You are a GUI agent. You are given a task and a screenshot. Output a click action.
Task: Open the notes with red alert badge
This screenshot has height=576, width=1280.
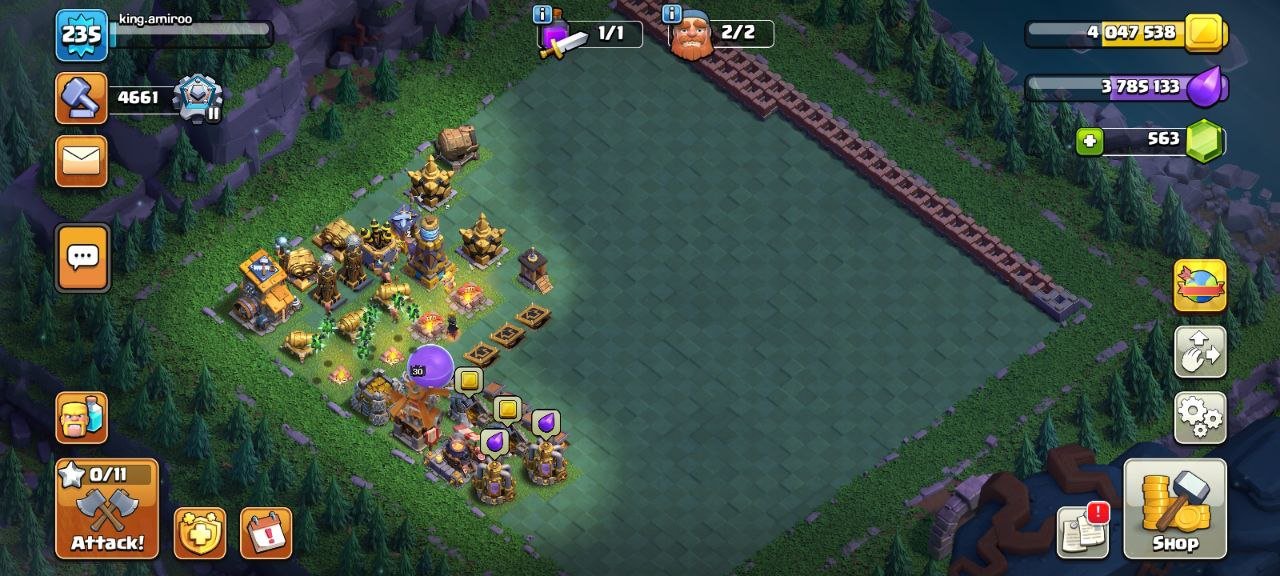[x=1083, y=532]
